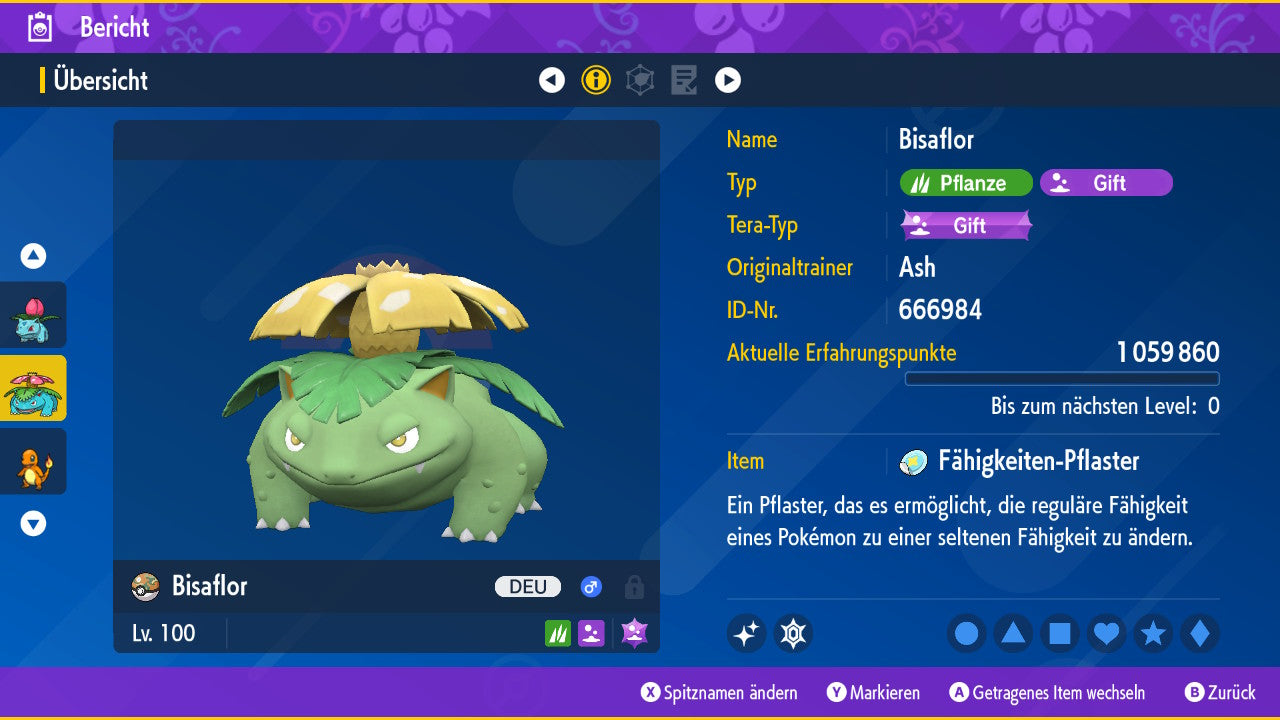Image resolution: width=1280 pixels, height=720 pixels.
Task: Toggle the heart marking
Action: (x=1106, y=634)
